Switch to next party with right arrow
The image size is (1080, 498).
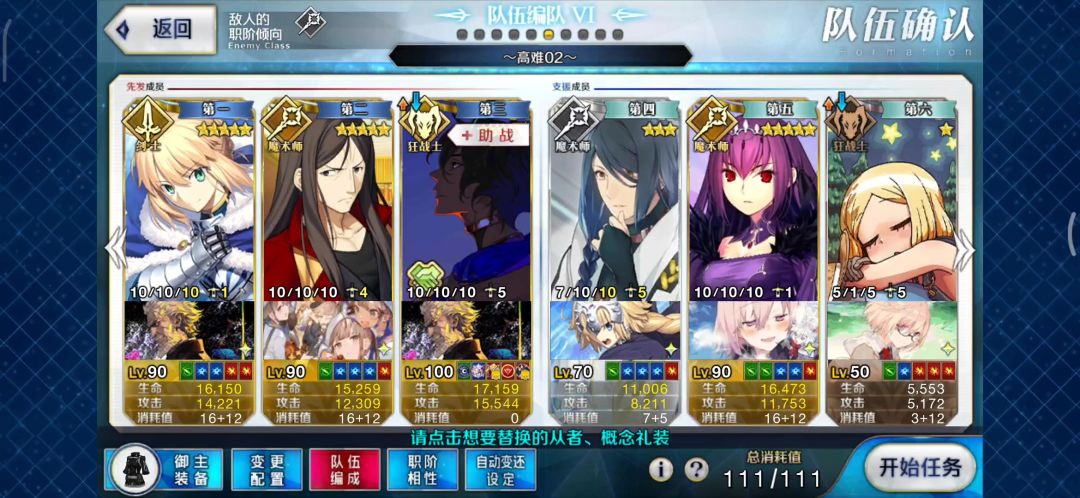pos(967,245)
